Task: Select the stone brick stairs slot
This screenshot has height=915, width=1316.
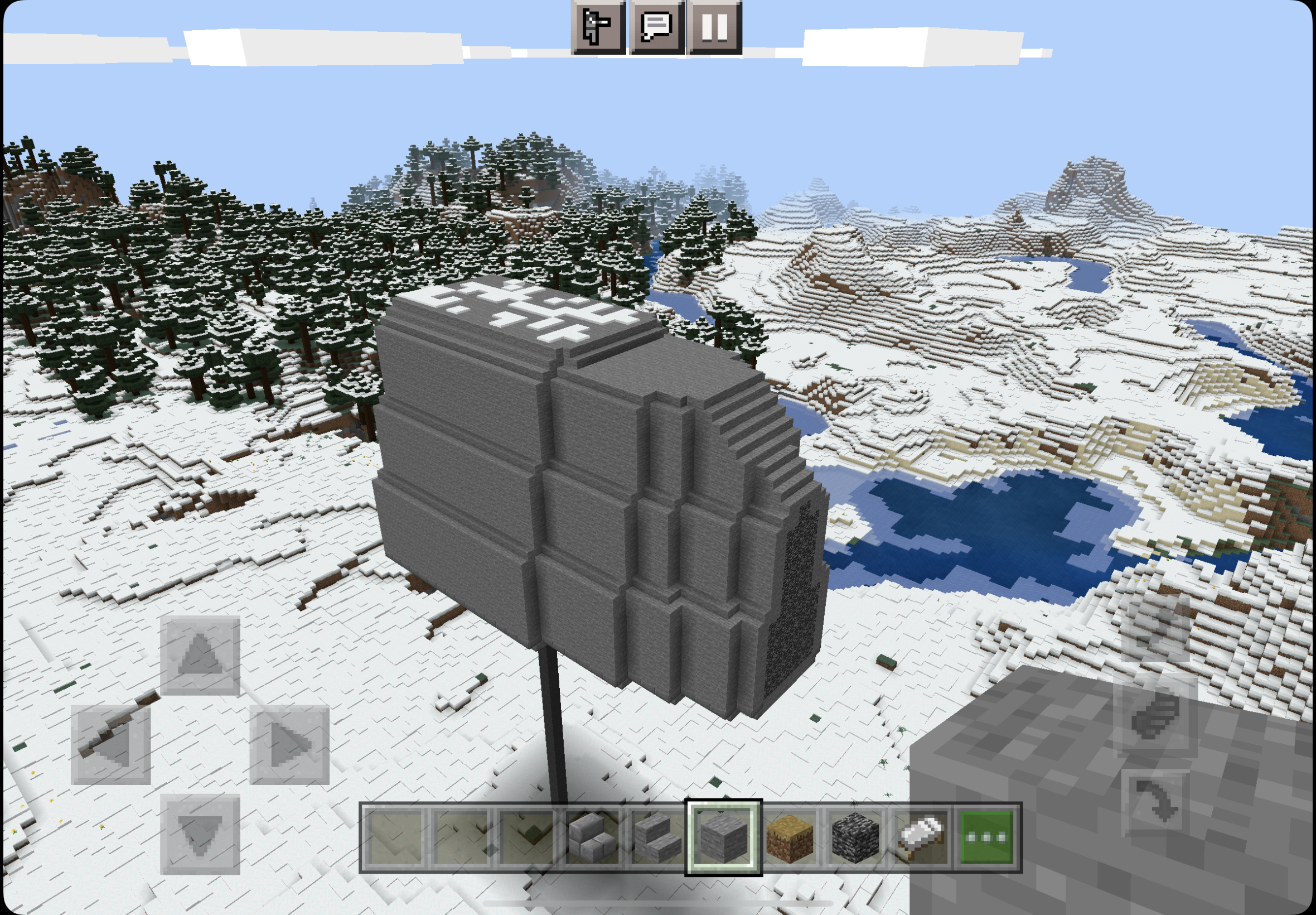Action: (592, 838)
